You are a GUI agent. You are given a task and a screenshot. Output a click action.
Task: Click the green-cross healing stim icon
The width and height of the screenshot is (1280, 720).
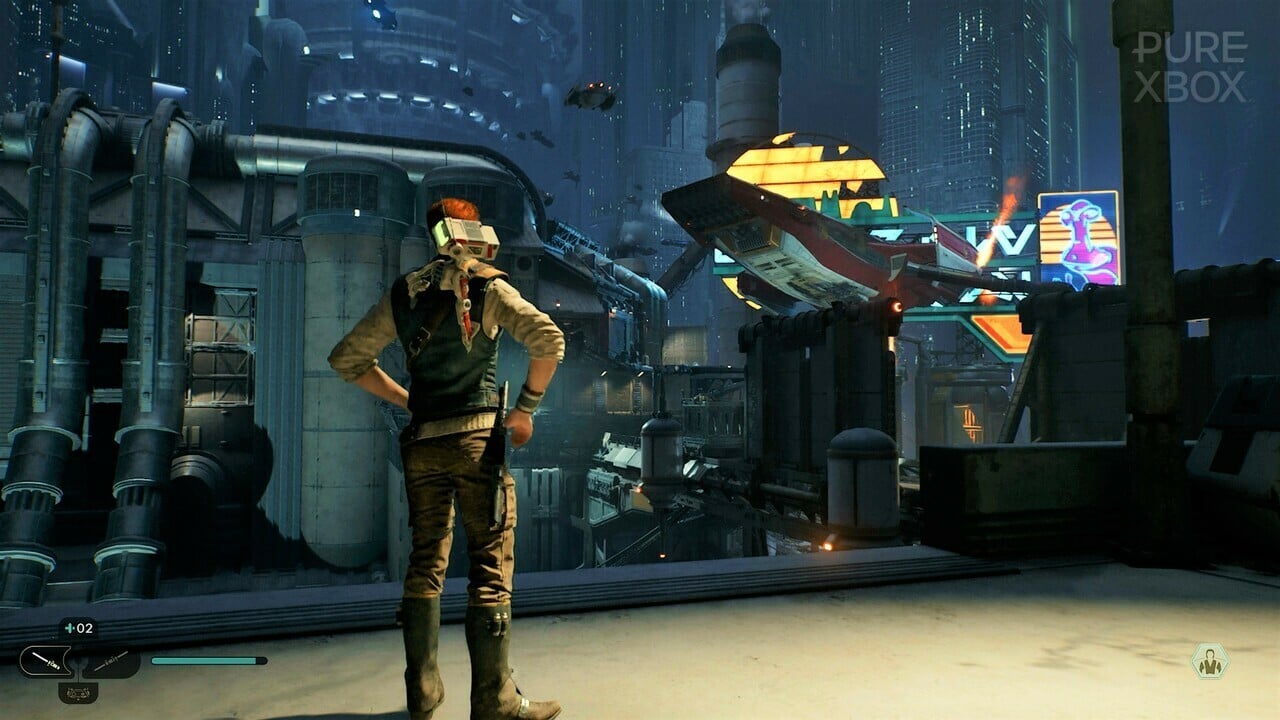tap(68, 629)
